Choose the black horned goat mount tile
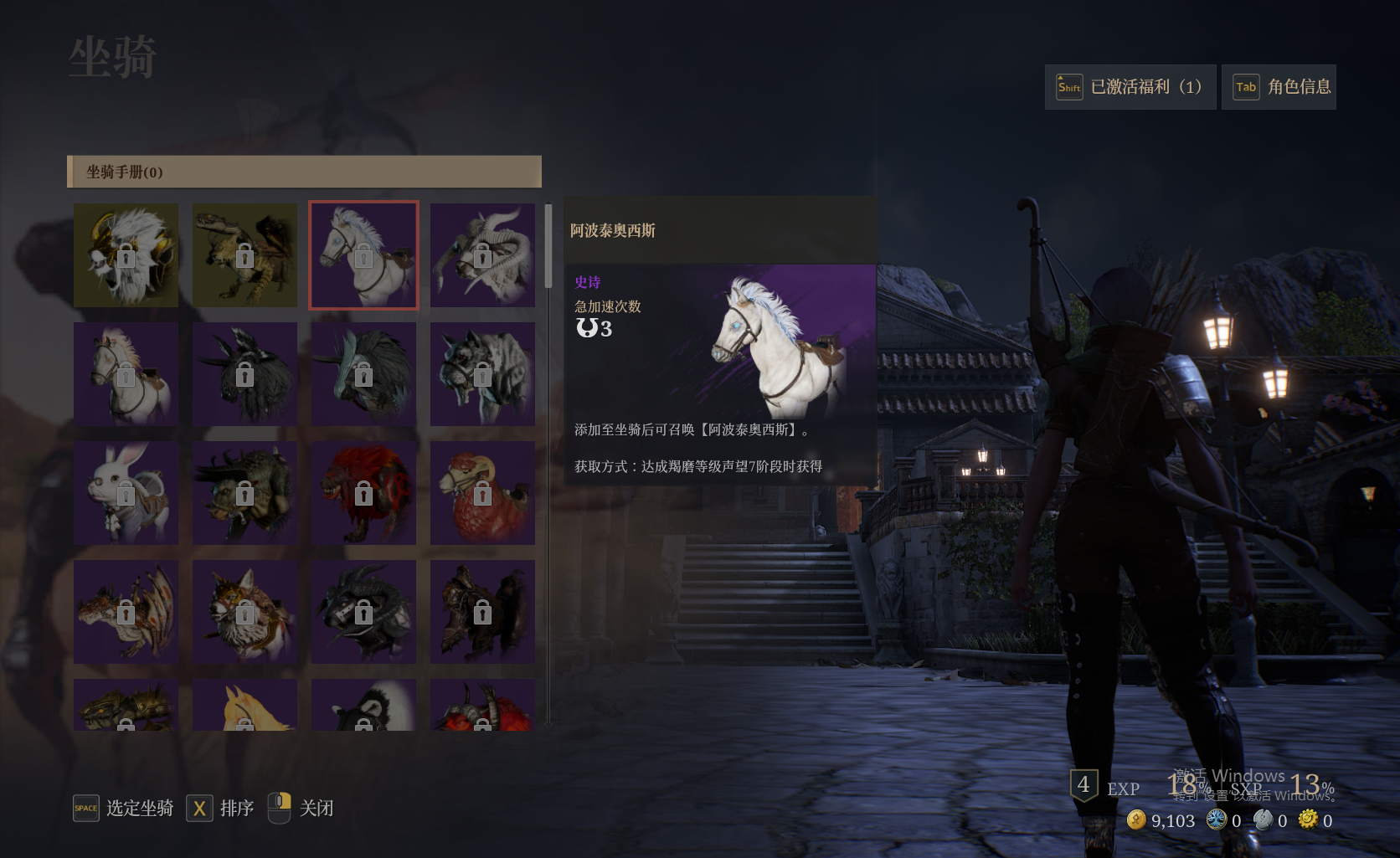The width and height of the screenshot is (1400, 858). coord(363,612)
